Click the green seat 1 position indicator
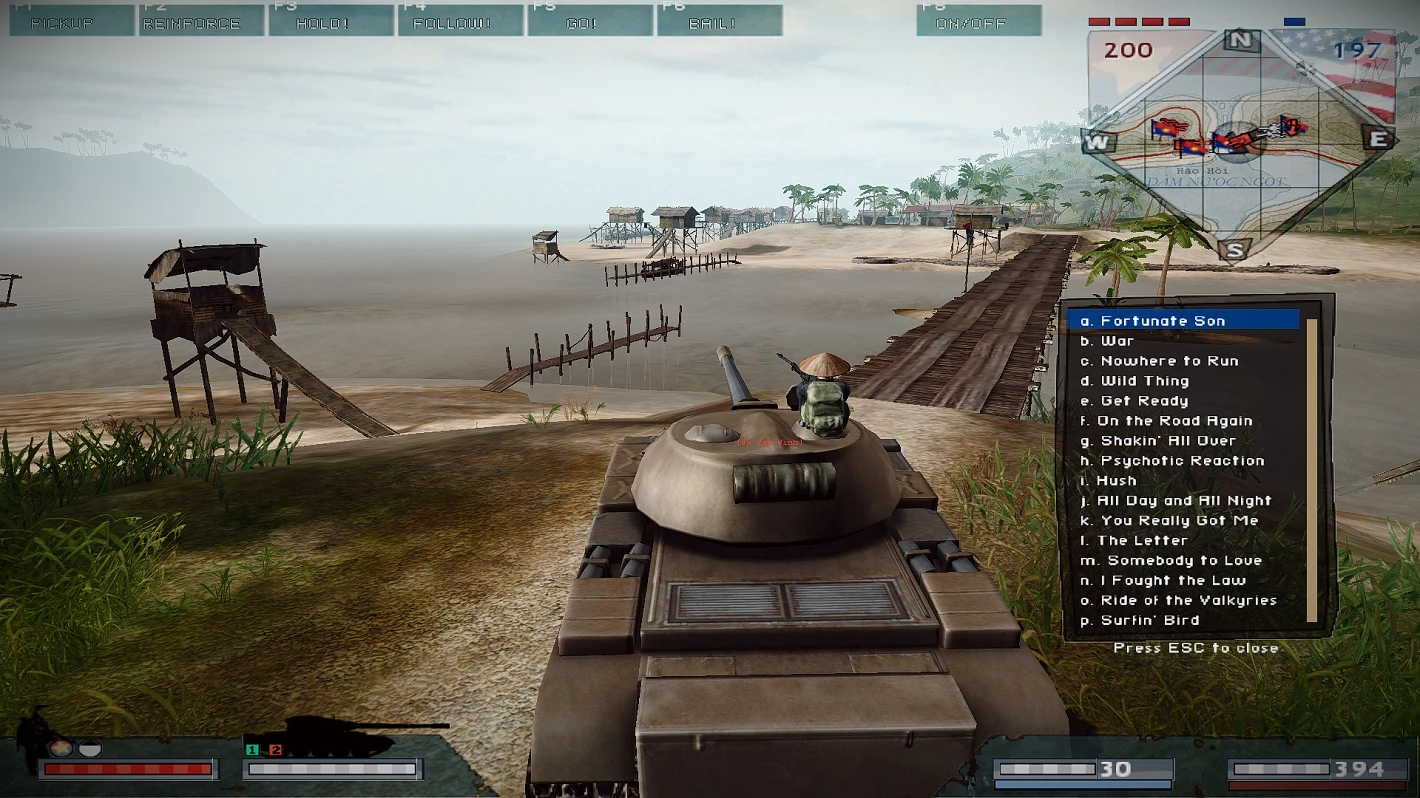Screen dimensions: 1420x798 click(x=250, y=750)
